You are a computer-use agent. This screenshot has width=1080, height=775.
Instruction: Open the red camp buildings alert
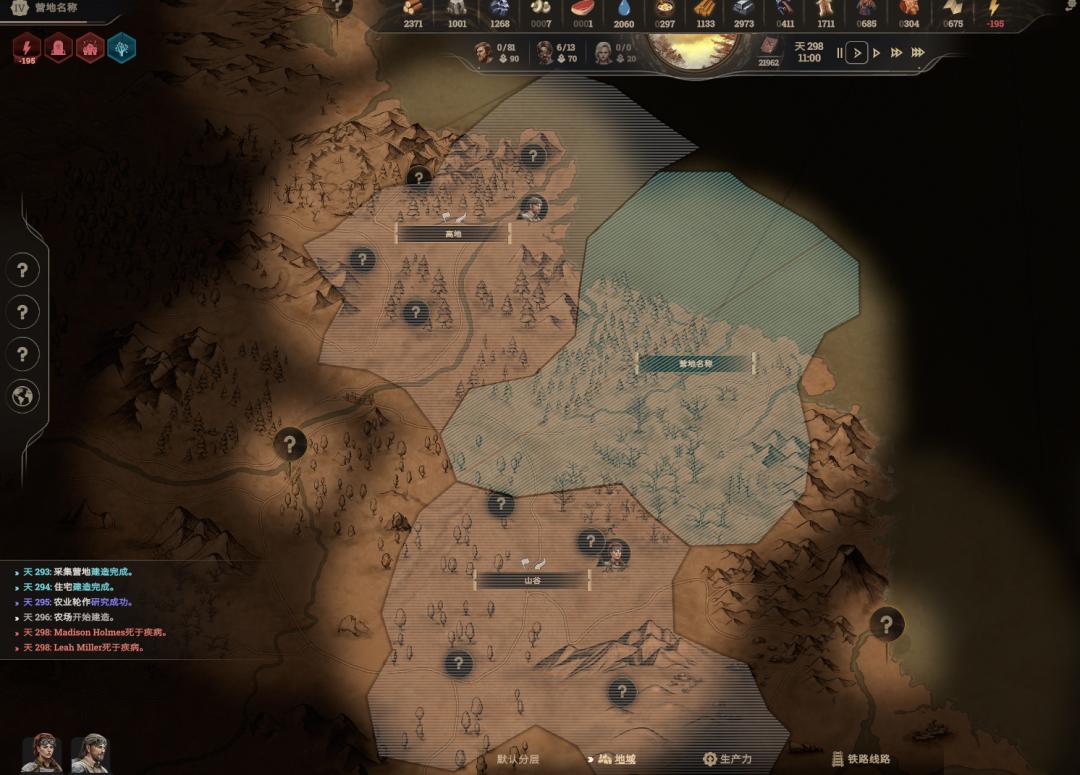[90, 47]
